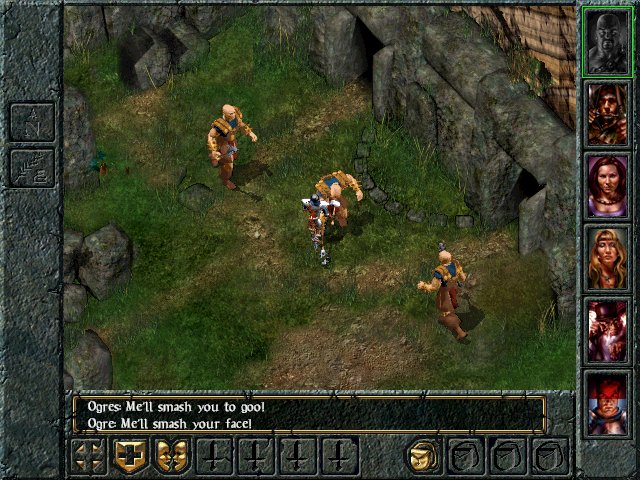Choose the four-arrow formation button
This screenshot has width=640, height=480.
point(89,457)
